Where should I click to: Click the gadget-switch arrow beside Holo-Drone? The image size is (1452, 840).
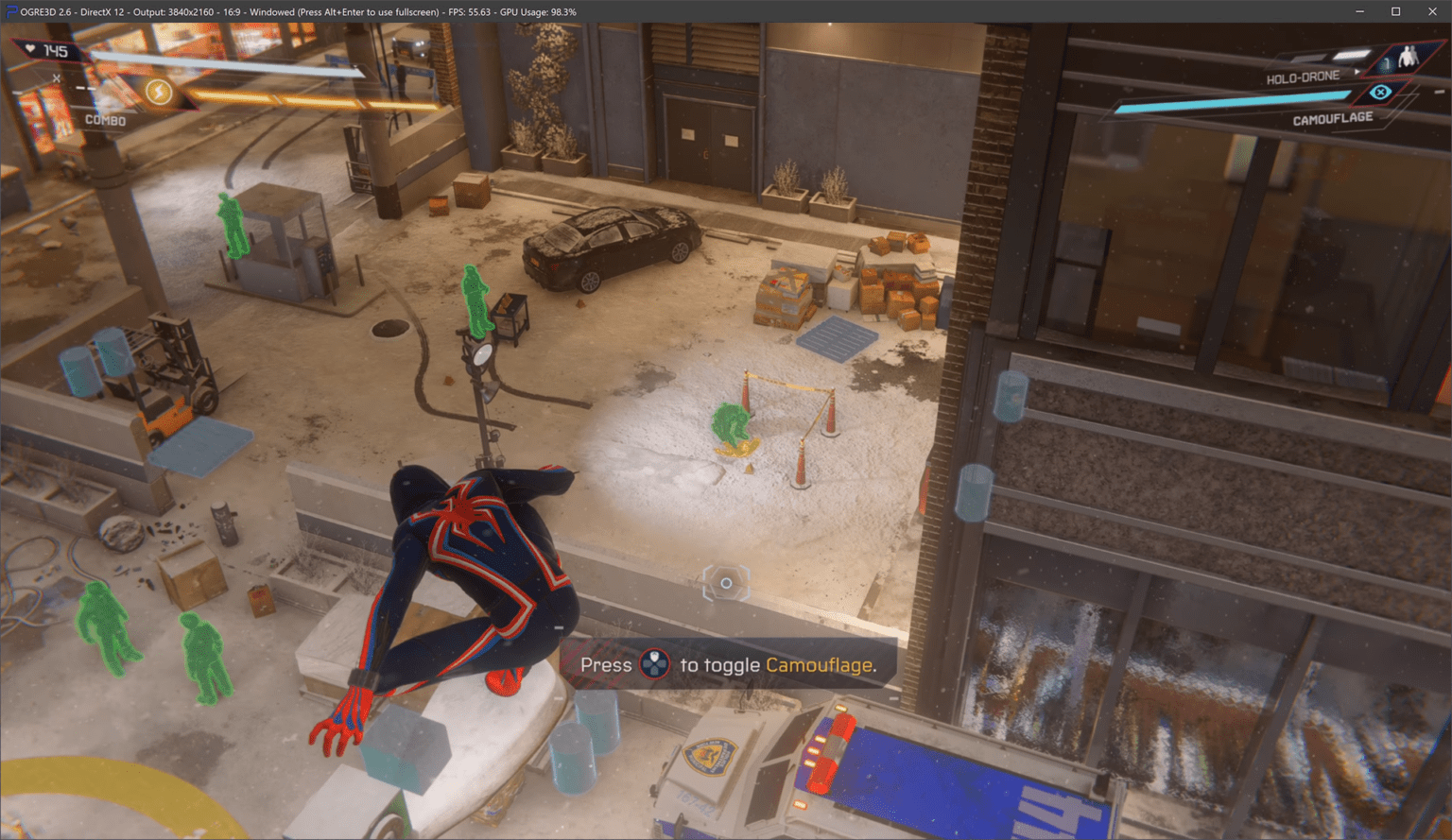1357,72
